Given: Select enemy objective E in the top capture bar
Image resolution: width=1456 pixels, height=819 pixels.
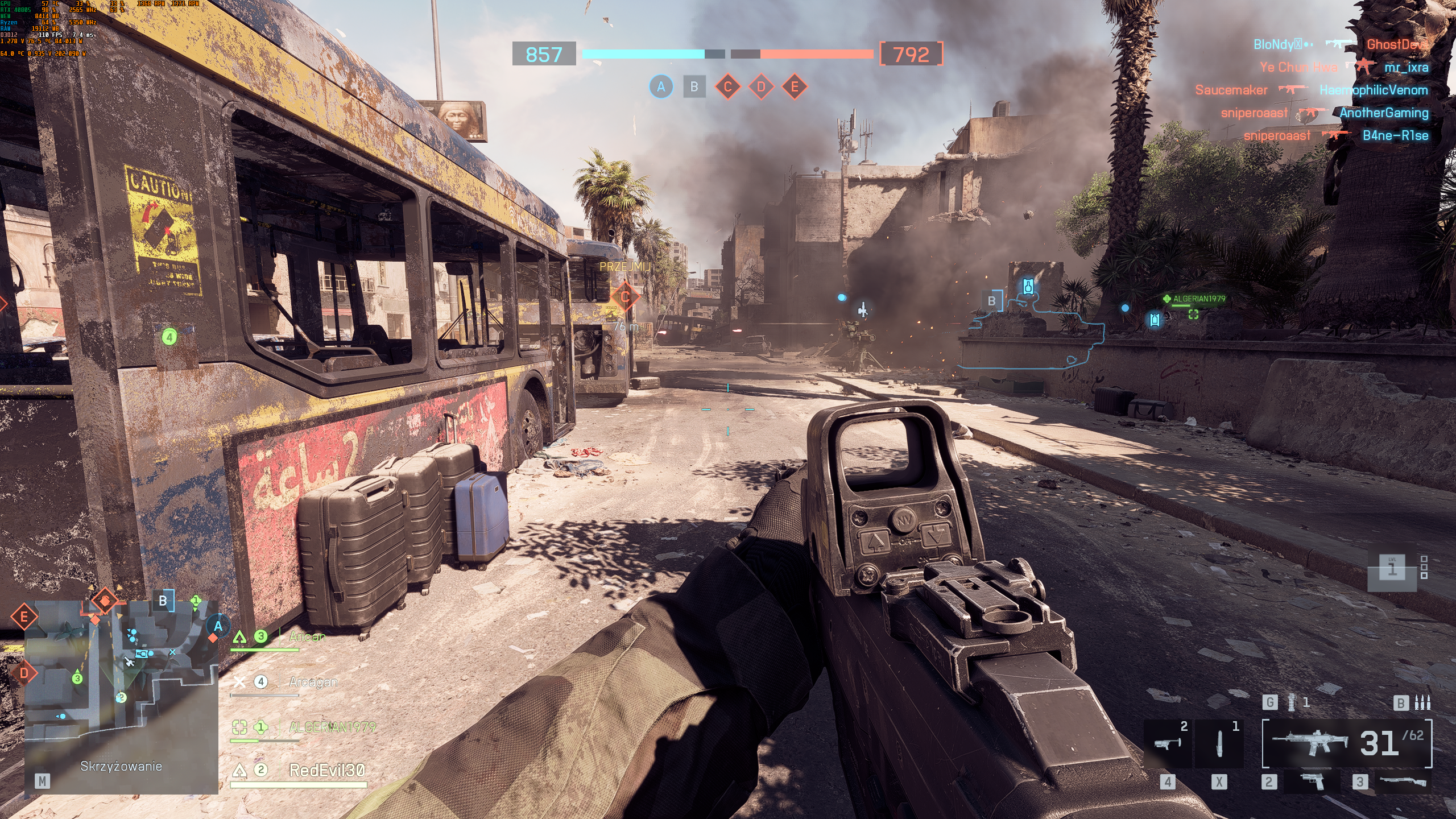Looking at the screenshot, I should (795, 87).
